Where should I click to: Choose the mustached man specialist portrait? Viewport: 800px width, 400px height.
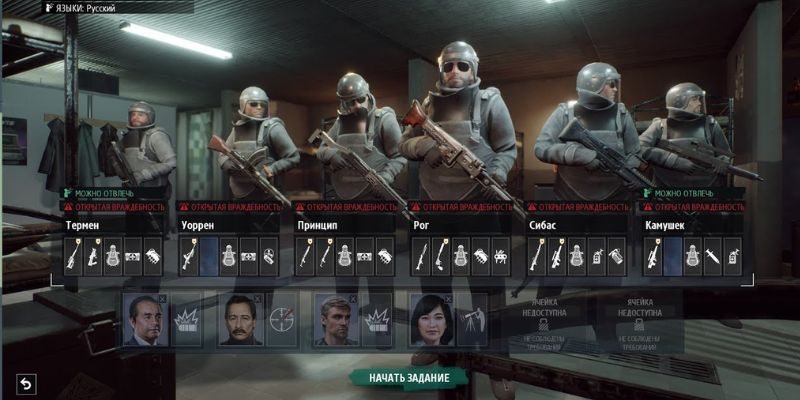click(240, 320)
